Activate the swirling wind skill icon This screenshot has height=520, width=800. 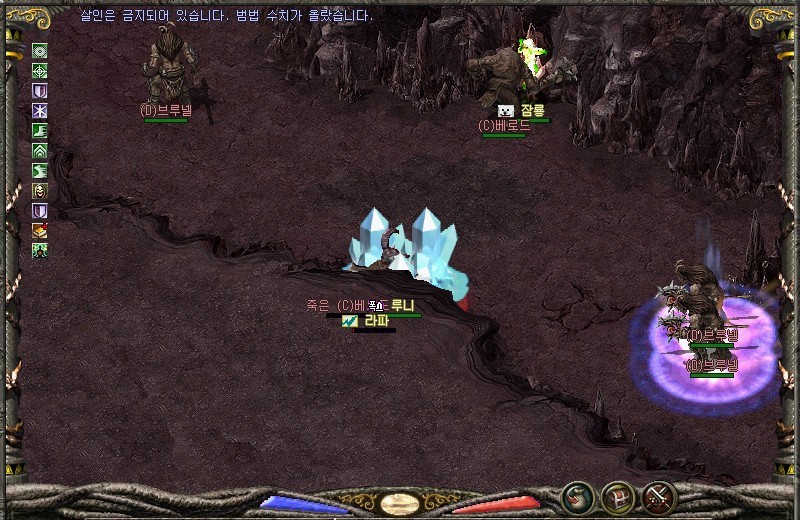[40, 171]
